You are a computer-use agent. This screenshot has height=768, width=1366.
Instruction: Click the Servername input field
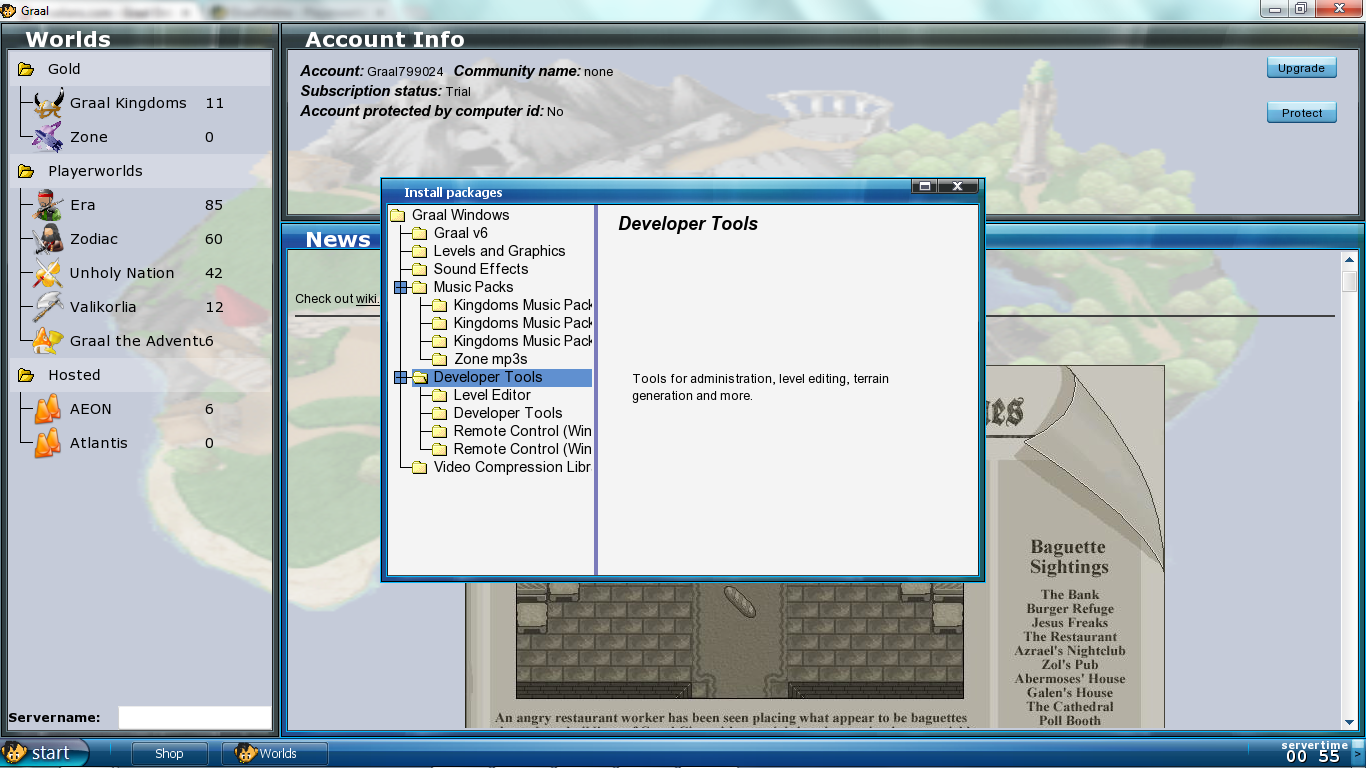[194, 717]
